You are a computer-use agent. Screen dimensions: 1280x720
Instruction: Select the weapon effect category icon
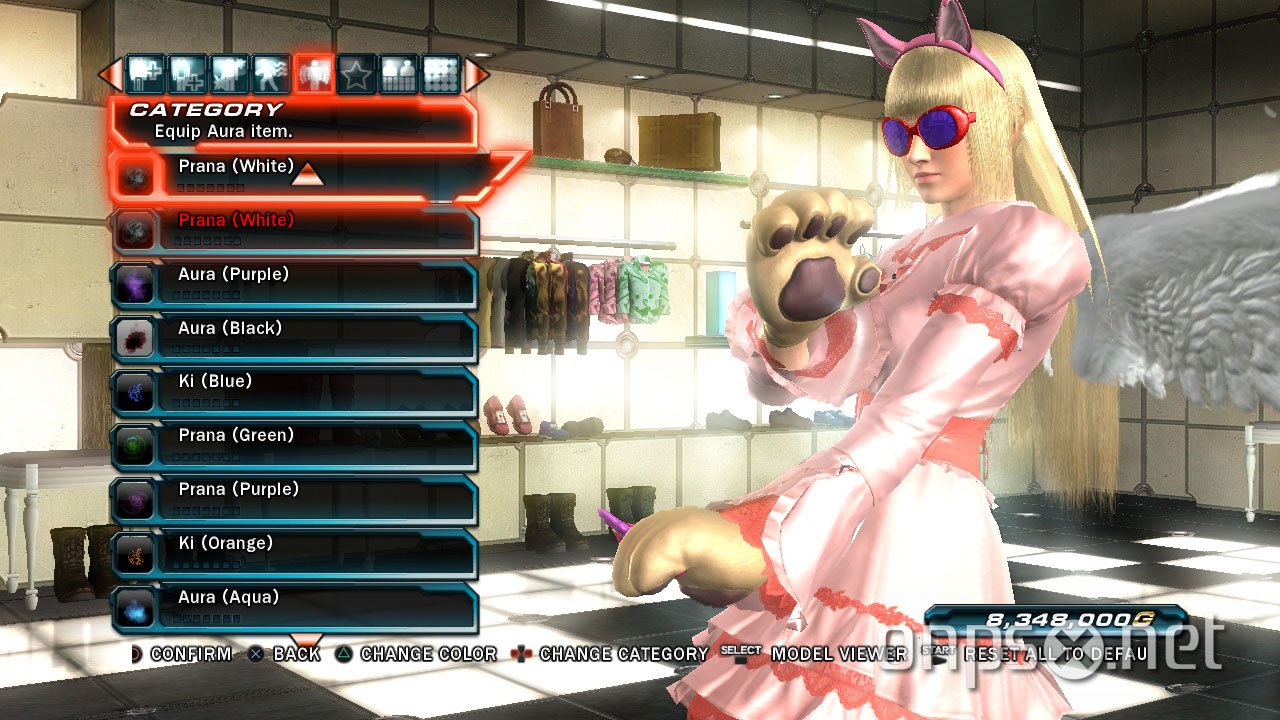click(229, 72)
